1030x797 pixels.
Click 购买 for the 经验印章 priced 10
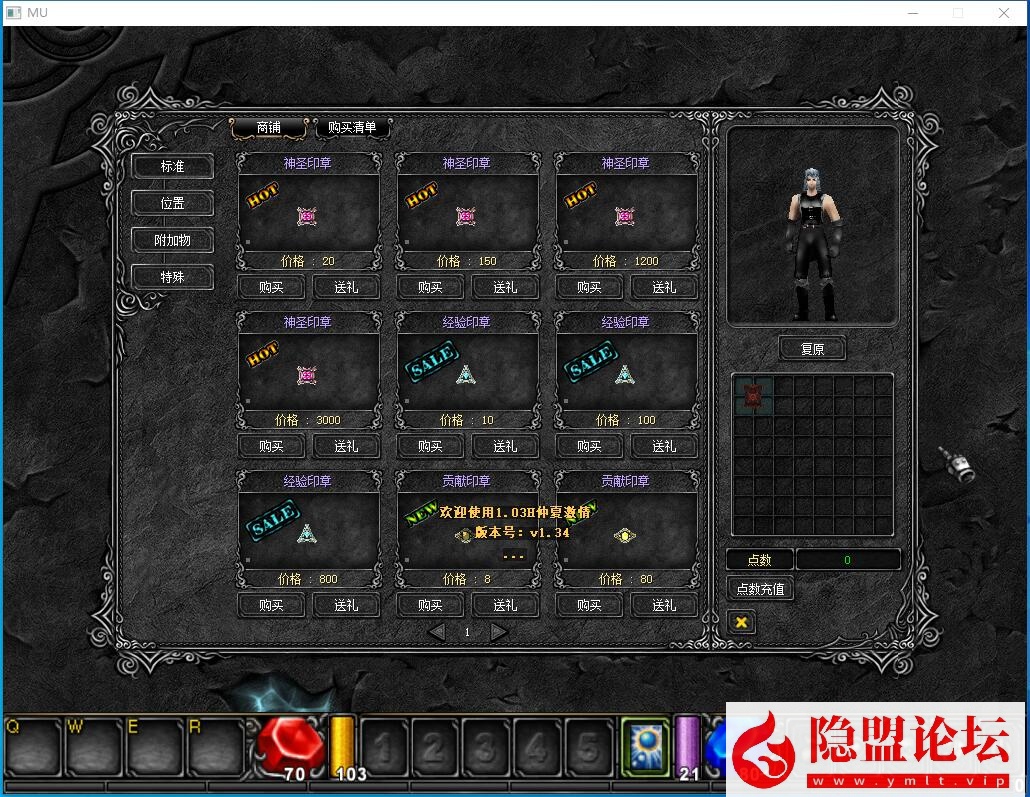(x=430, y=447)
